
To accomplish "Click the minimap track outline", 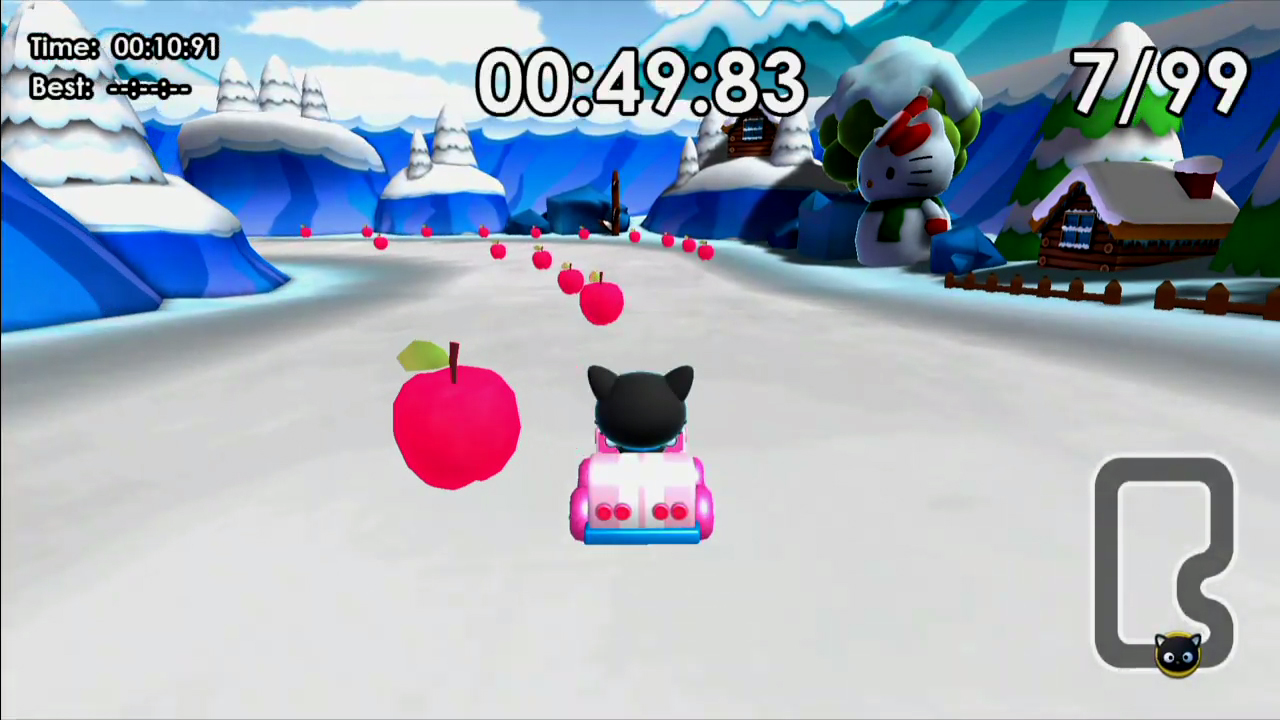I will tap(1110, 560).
